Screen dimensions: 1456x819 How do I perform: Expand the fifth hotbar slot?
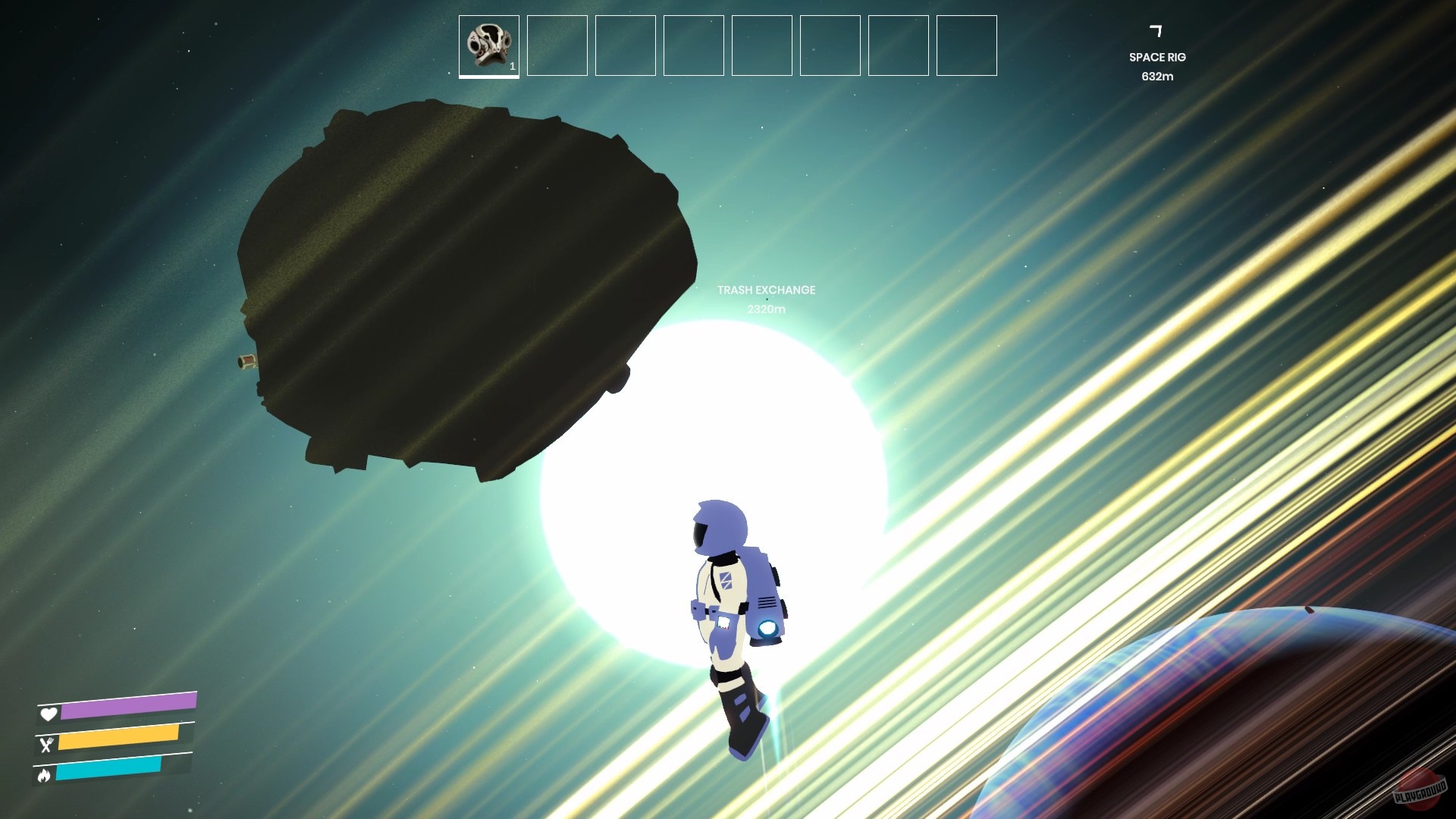(x=761, y=46)
